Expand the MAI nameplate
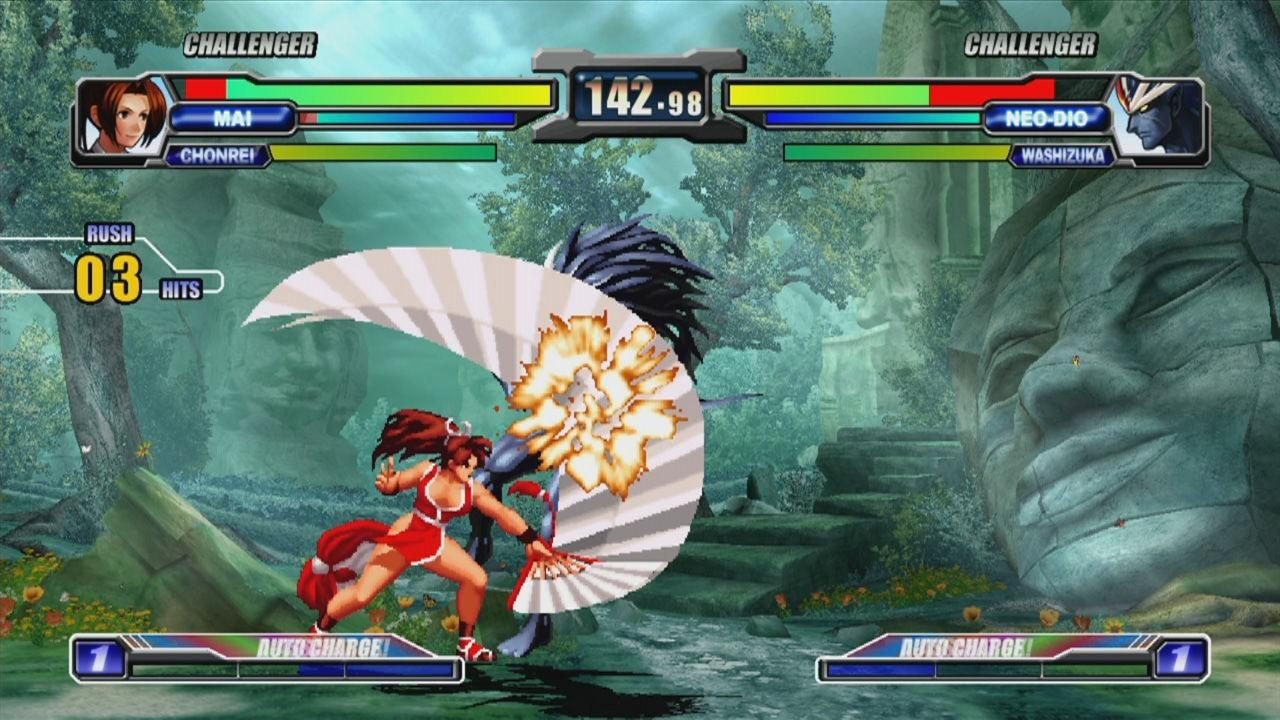The height and width of the screenshot is (720, 1280). pyautogui.click(x=233, y=119)
